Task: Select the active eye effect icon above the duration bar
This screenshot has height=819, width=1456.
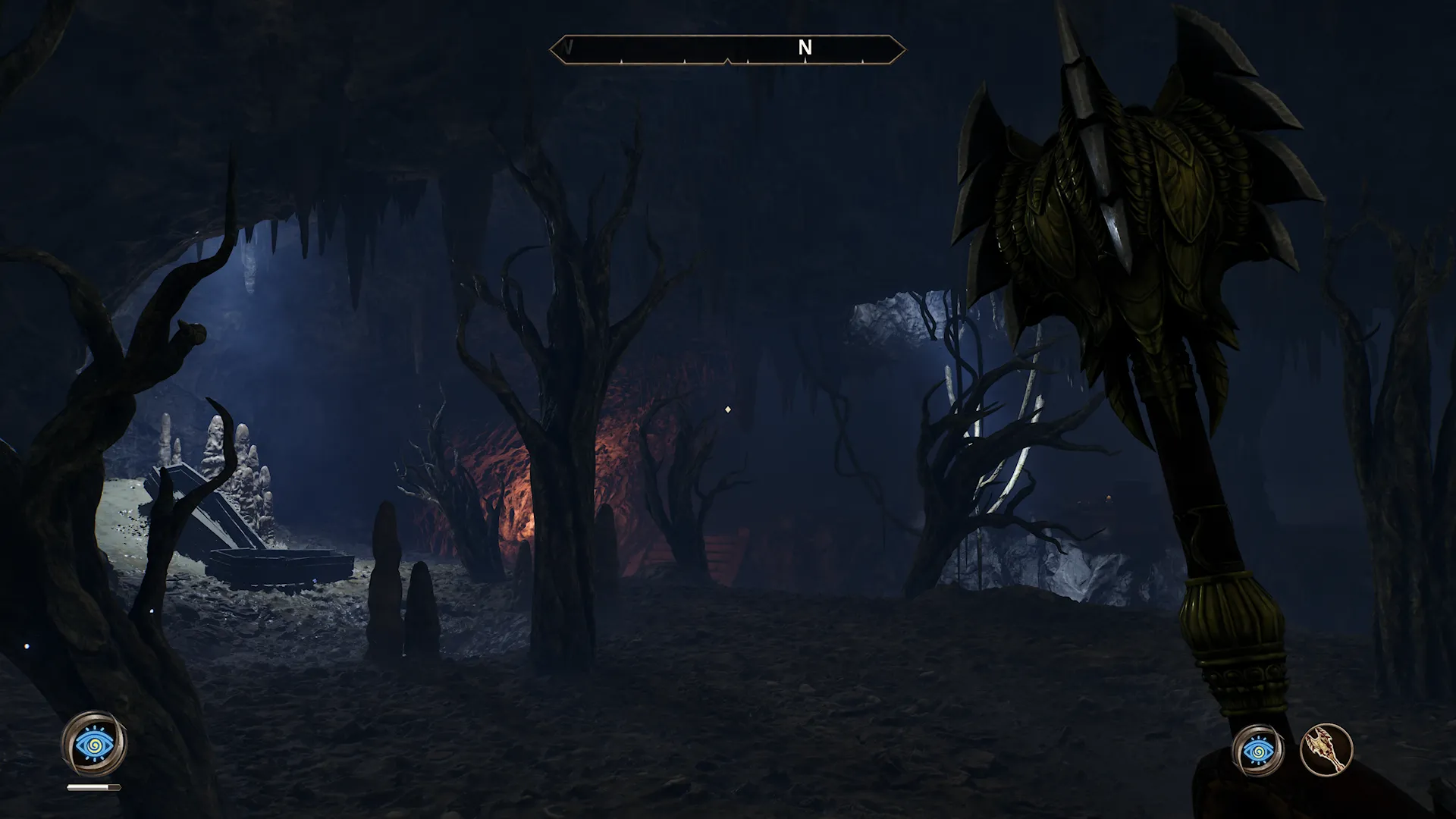Action: pos(94,743)
